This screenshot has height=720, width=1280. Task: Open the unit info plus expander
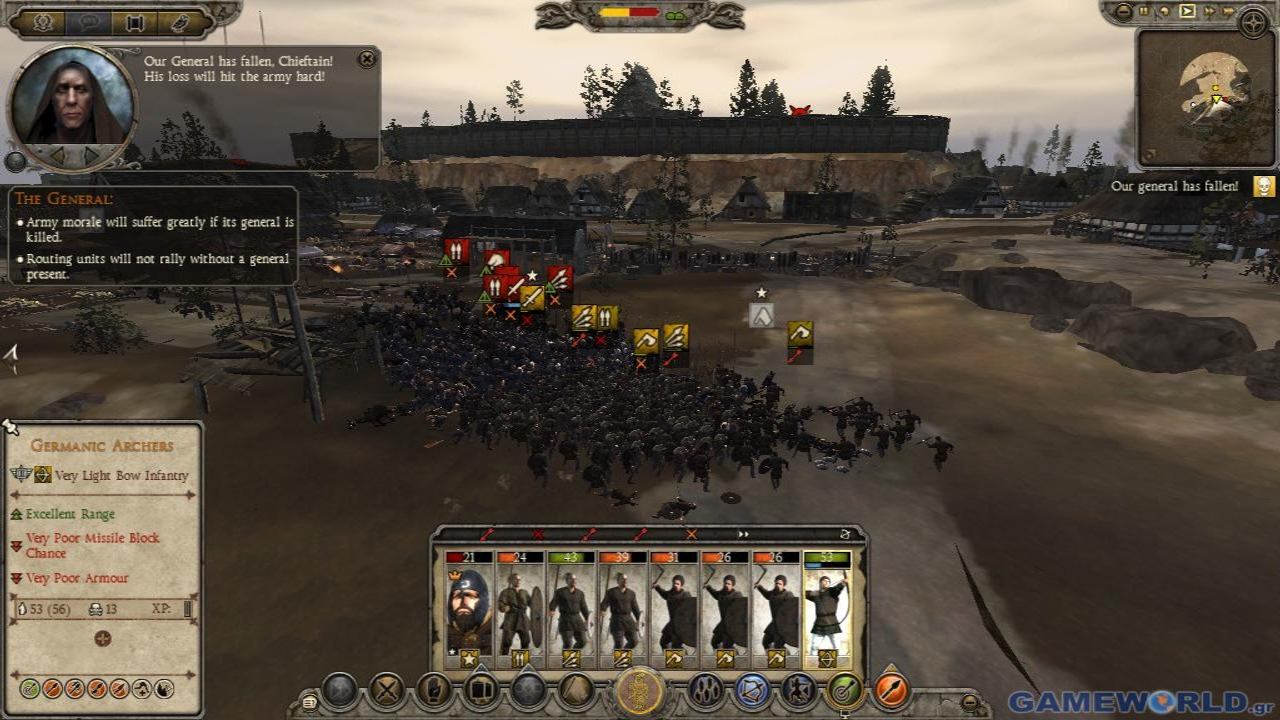[x=102, y=638]
